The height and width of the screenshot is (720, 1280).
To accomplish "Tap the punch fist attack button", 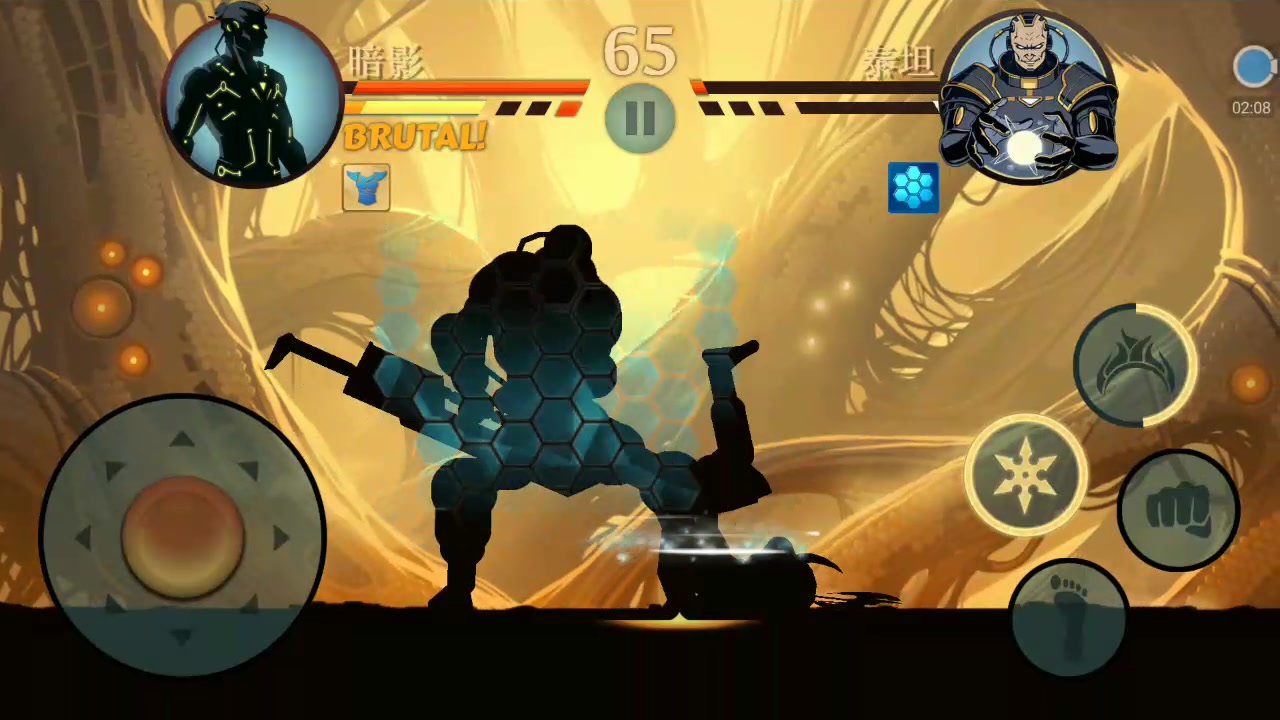I will click(x=1177, y=510).
